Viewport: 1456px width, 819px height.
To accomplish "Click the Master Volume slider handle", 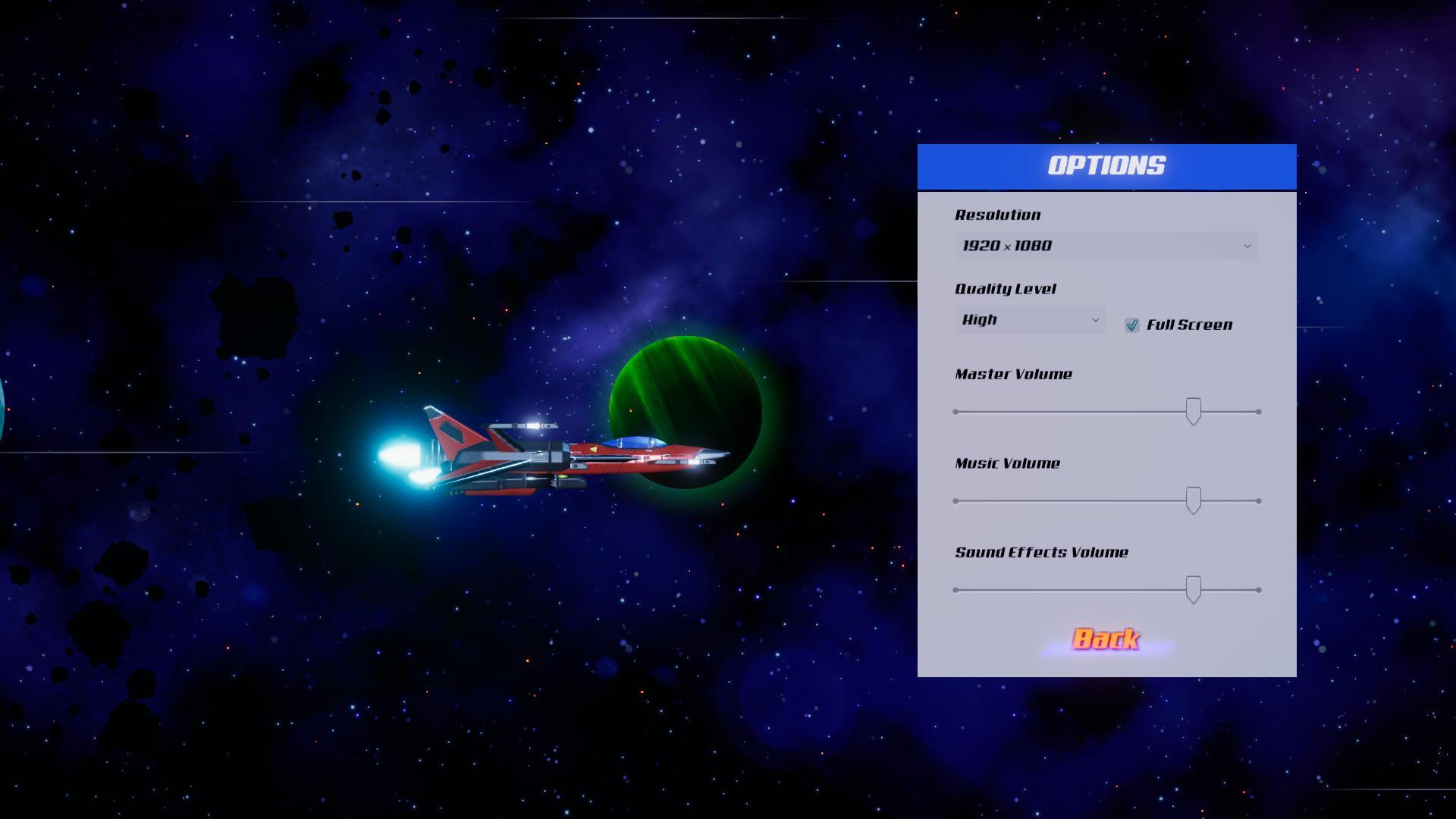I will pos(1194,412).
